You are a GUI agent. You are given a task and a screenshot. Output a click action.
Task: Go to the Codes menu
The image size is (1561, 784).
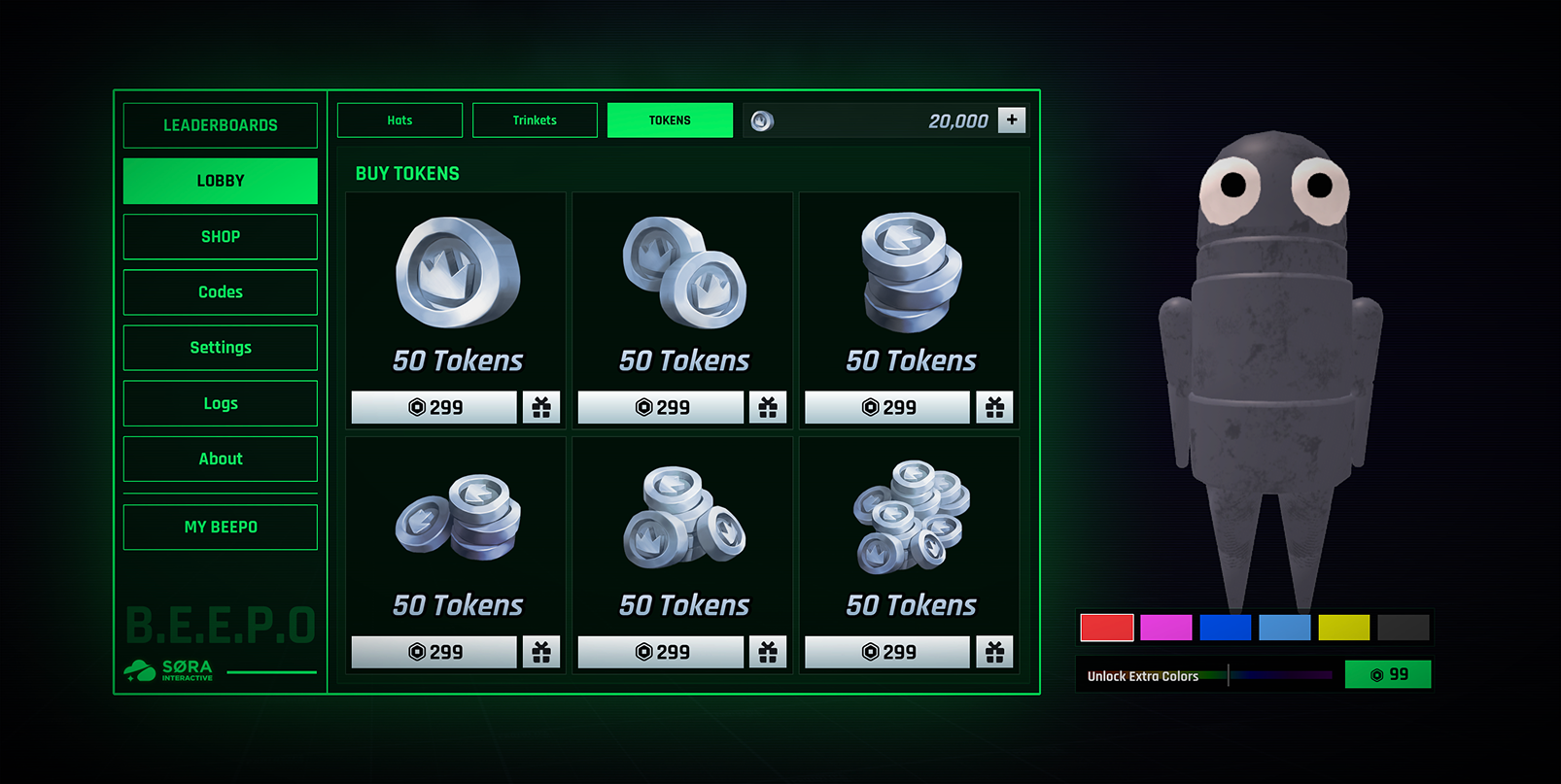pos(221,292)
